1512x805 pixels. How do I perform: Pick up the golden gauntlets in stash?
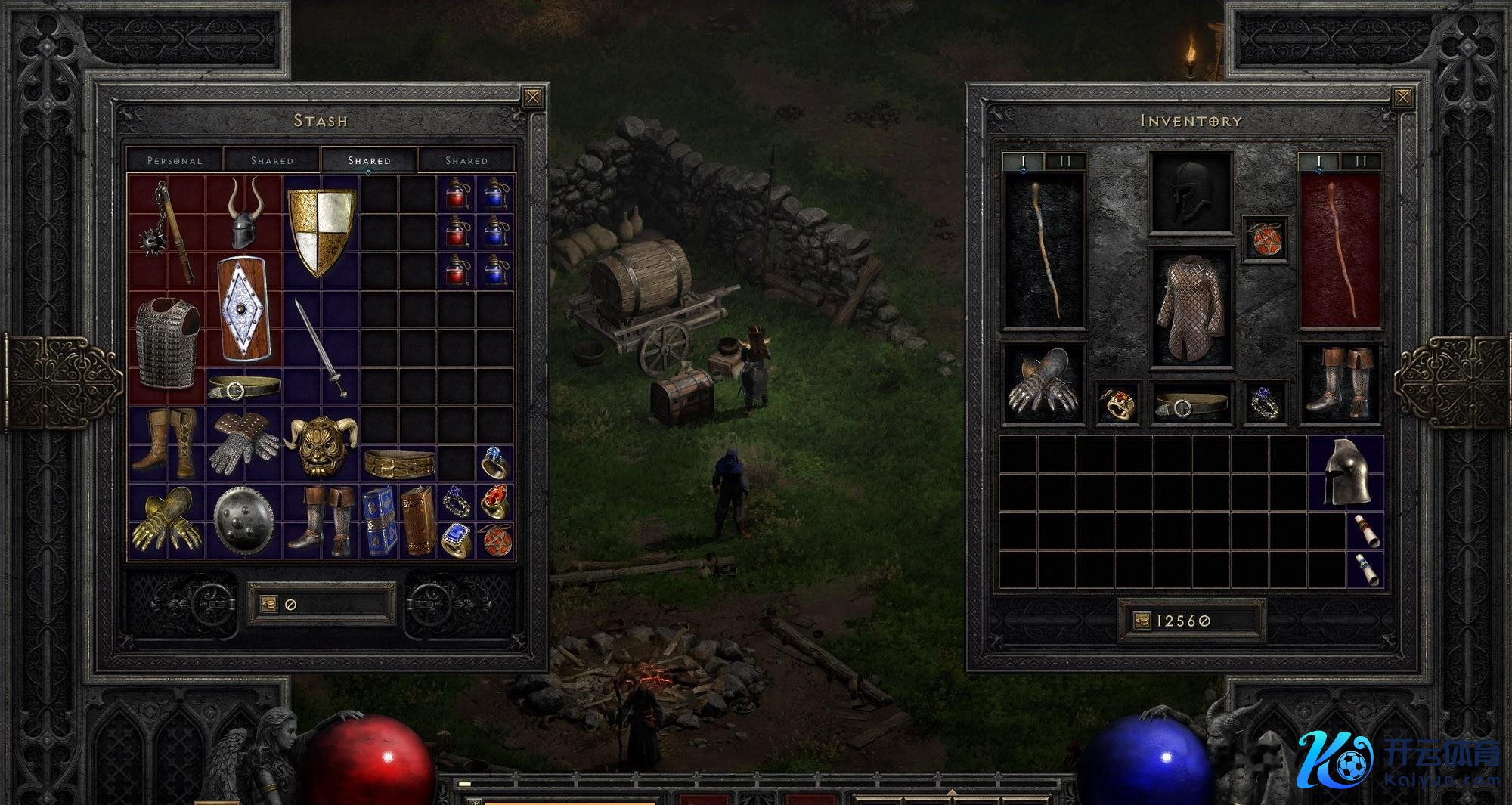[166, 520]
